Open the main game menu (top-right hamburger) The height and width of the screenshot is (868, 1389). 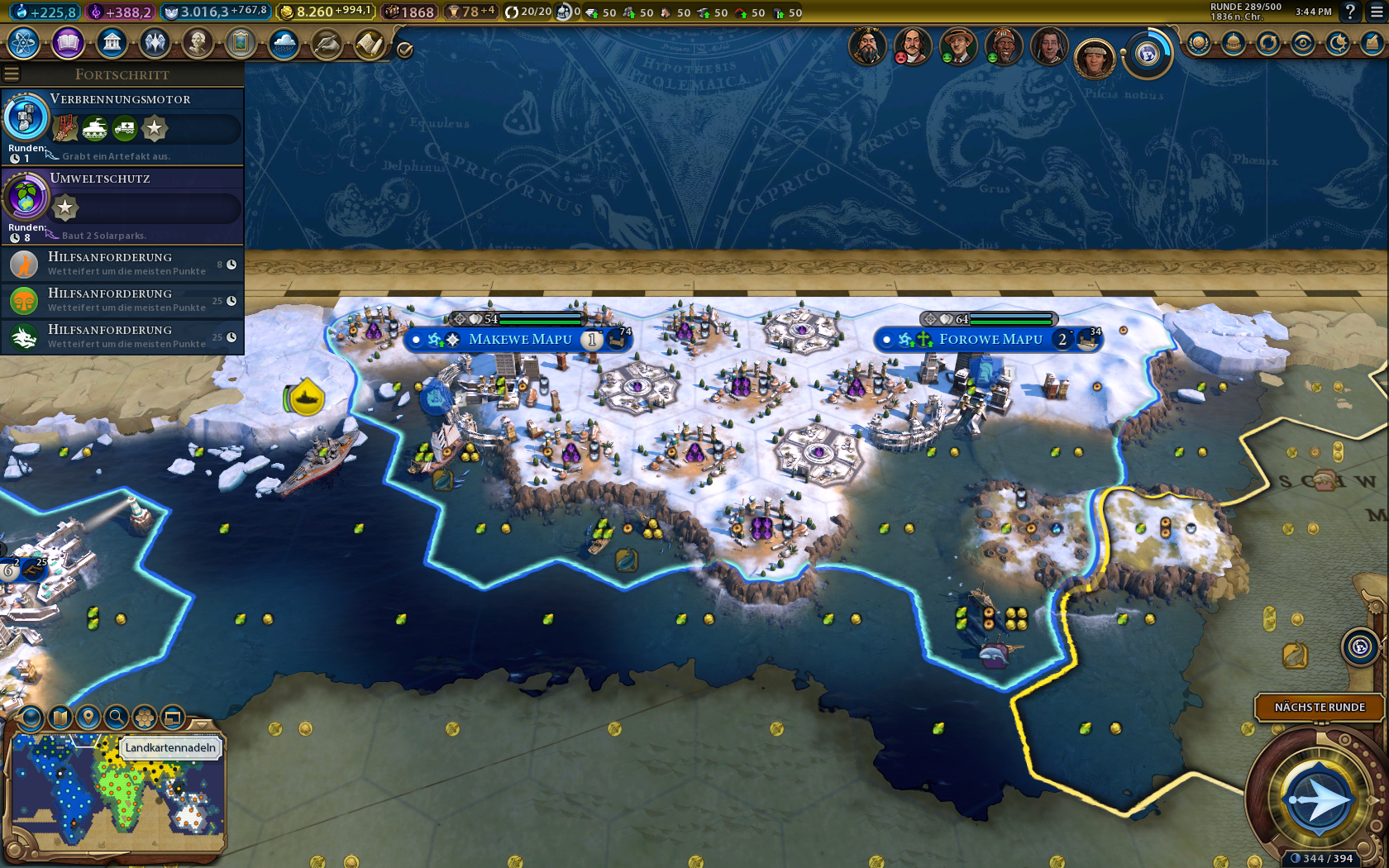click(1377, 12)
